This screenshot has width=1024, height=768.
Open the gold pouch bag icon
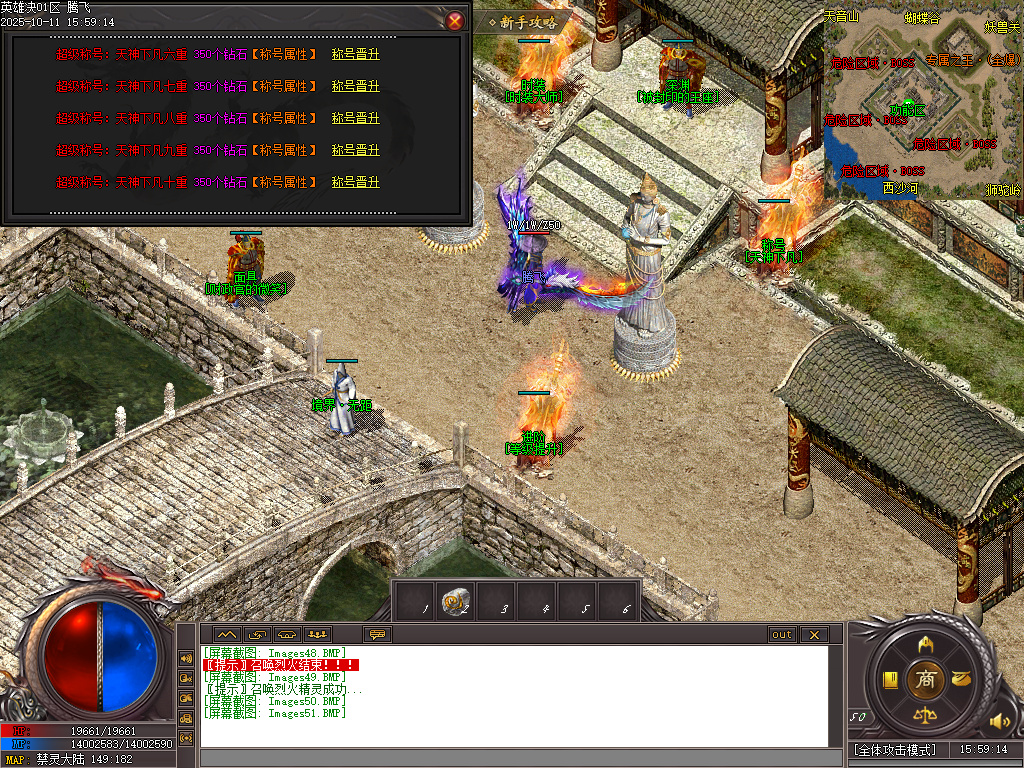click(x=961, y=680)
